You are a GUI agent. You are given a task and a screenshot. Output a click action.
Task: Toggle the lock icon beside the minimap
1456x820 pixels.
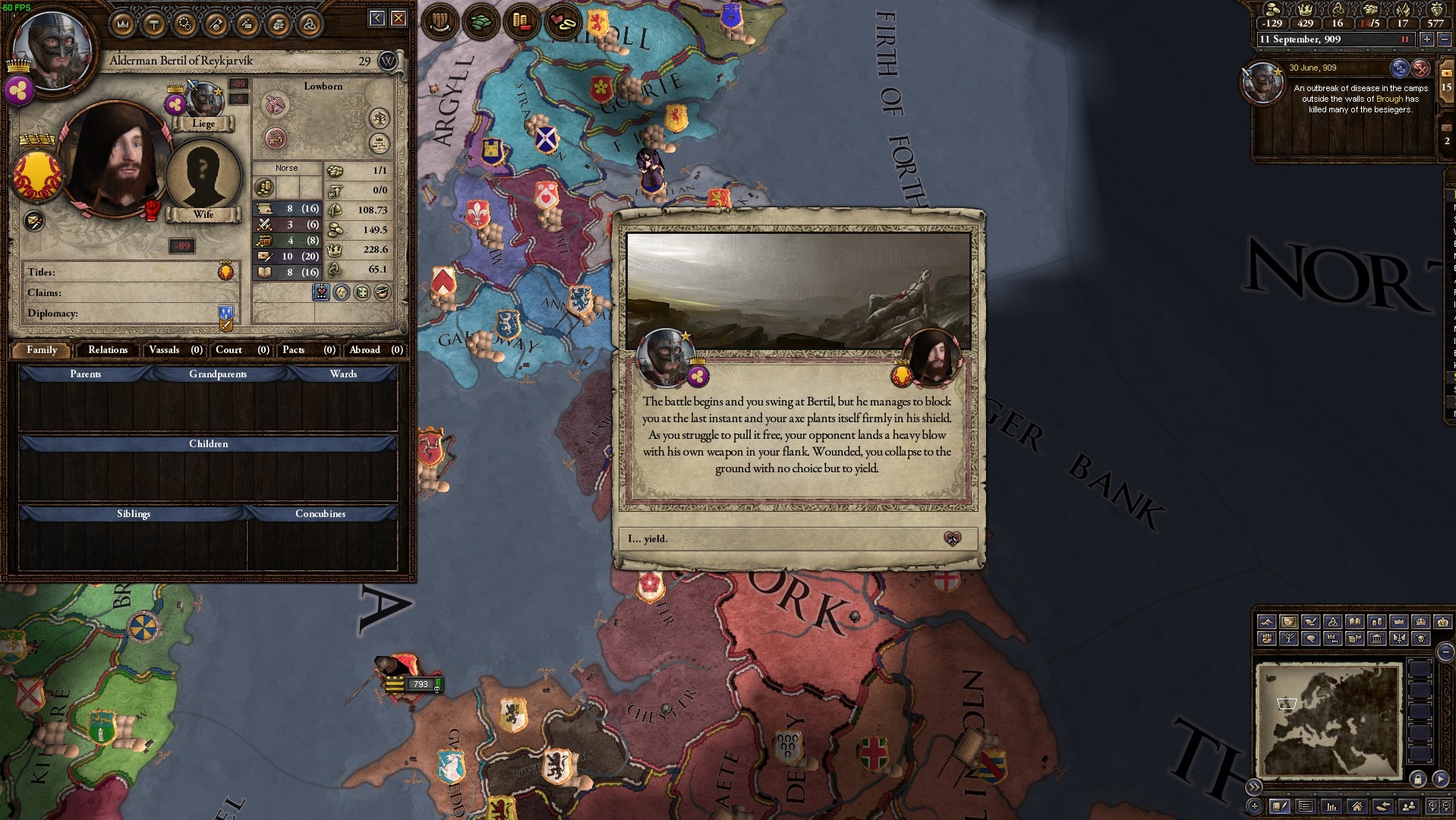tap(1418, 779)
